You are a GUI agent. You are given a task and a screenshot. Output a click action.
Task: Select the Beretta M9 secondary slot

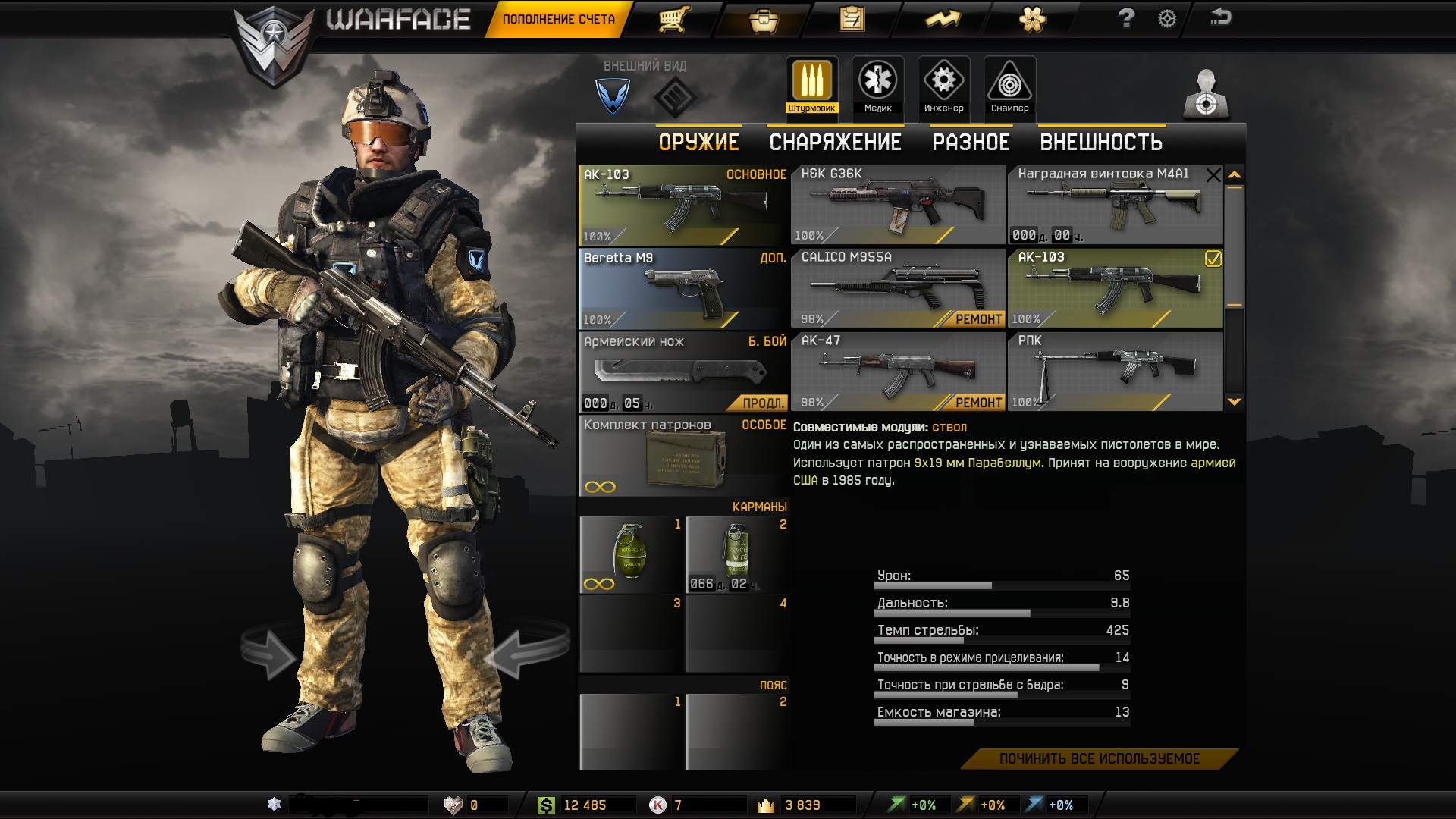683,289
